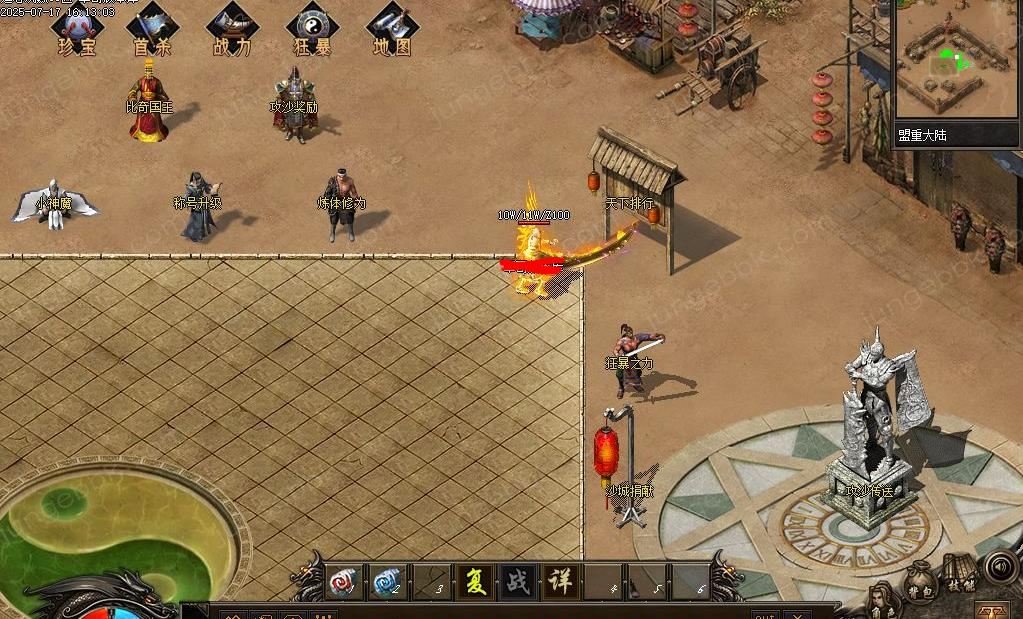
Task: Open the 地图 map menu
Action: click(x=392, y=29)
